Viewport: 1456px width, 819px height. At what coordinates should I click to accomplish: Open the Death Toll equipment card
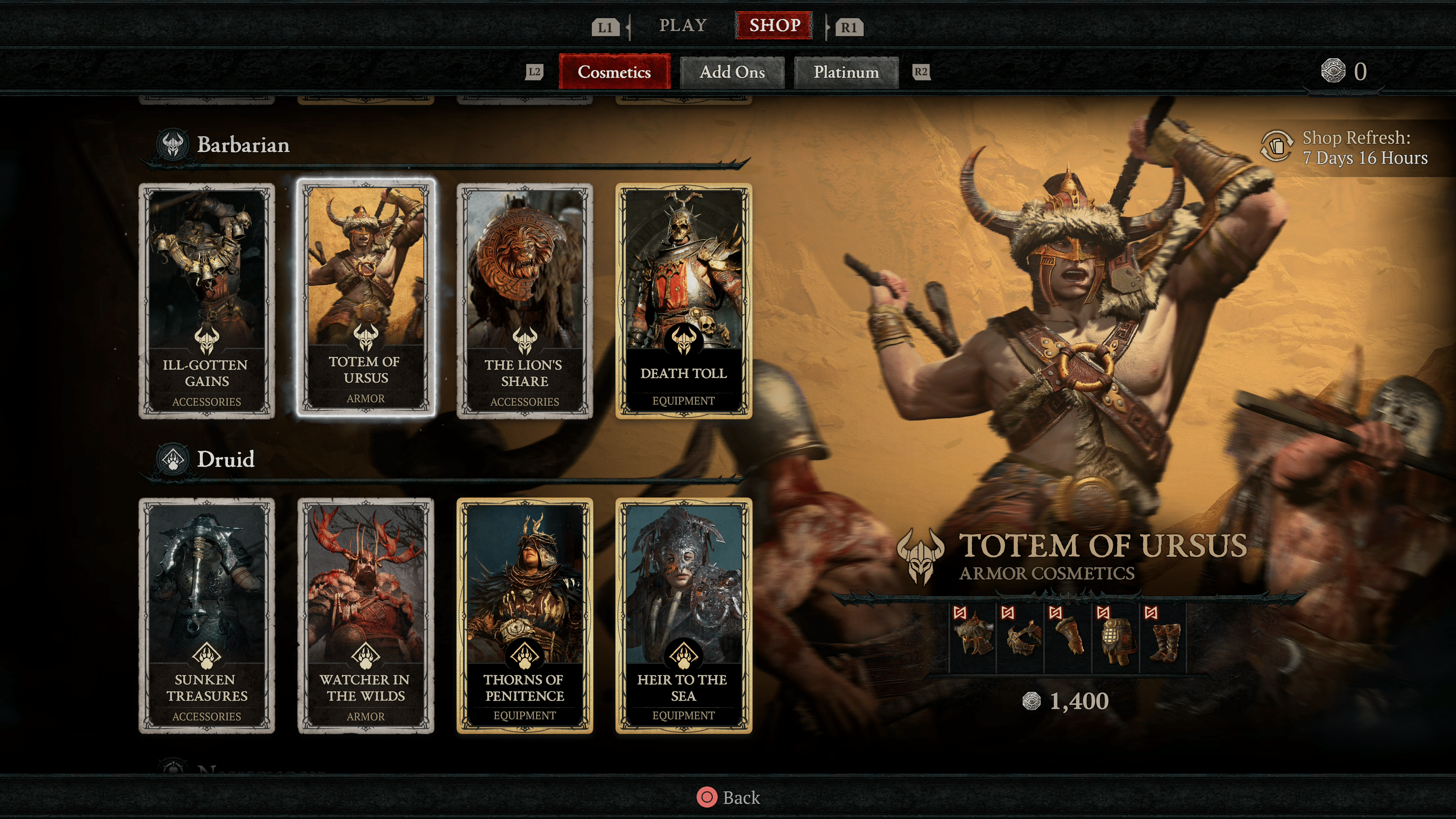(x=683, y=301)
